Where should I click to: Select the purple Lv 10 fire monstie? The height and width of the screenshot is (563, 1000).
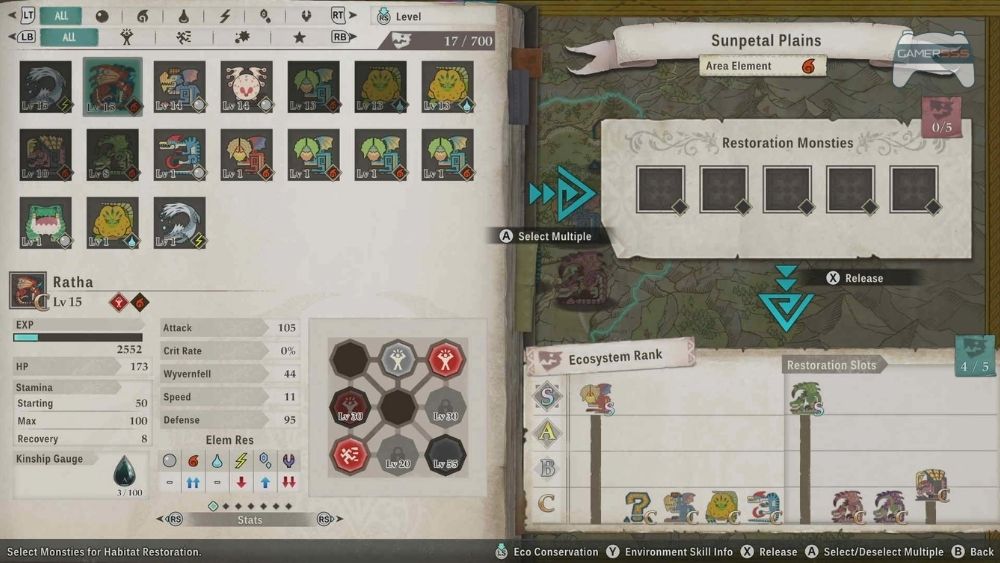[x=45, y=154]
